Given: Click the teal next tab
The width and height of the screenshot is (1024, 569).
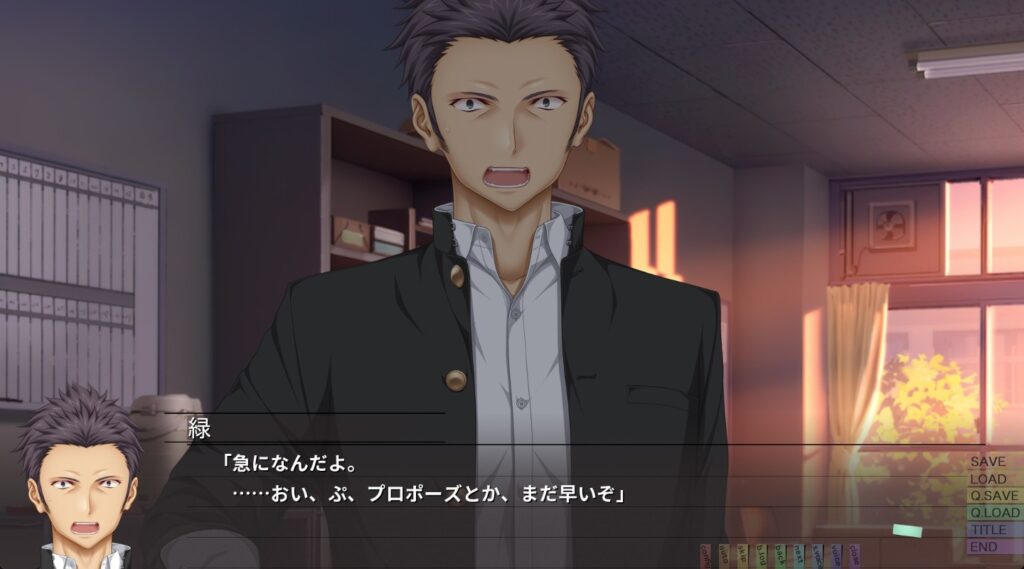Looking at the screenshot, I should pyautogui.click(x=798, y=556).
